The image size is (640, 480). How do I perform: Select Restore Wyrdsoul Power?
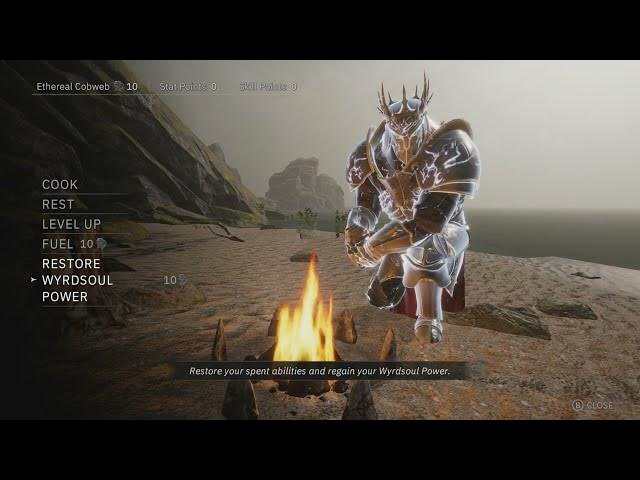coord(78,280)
